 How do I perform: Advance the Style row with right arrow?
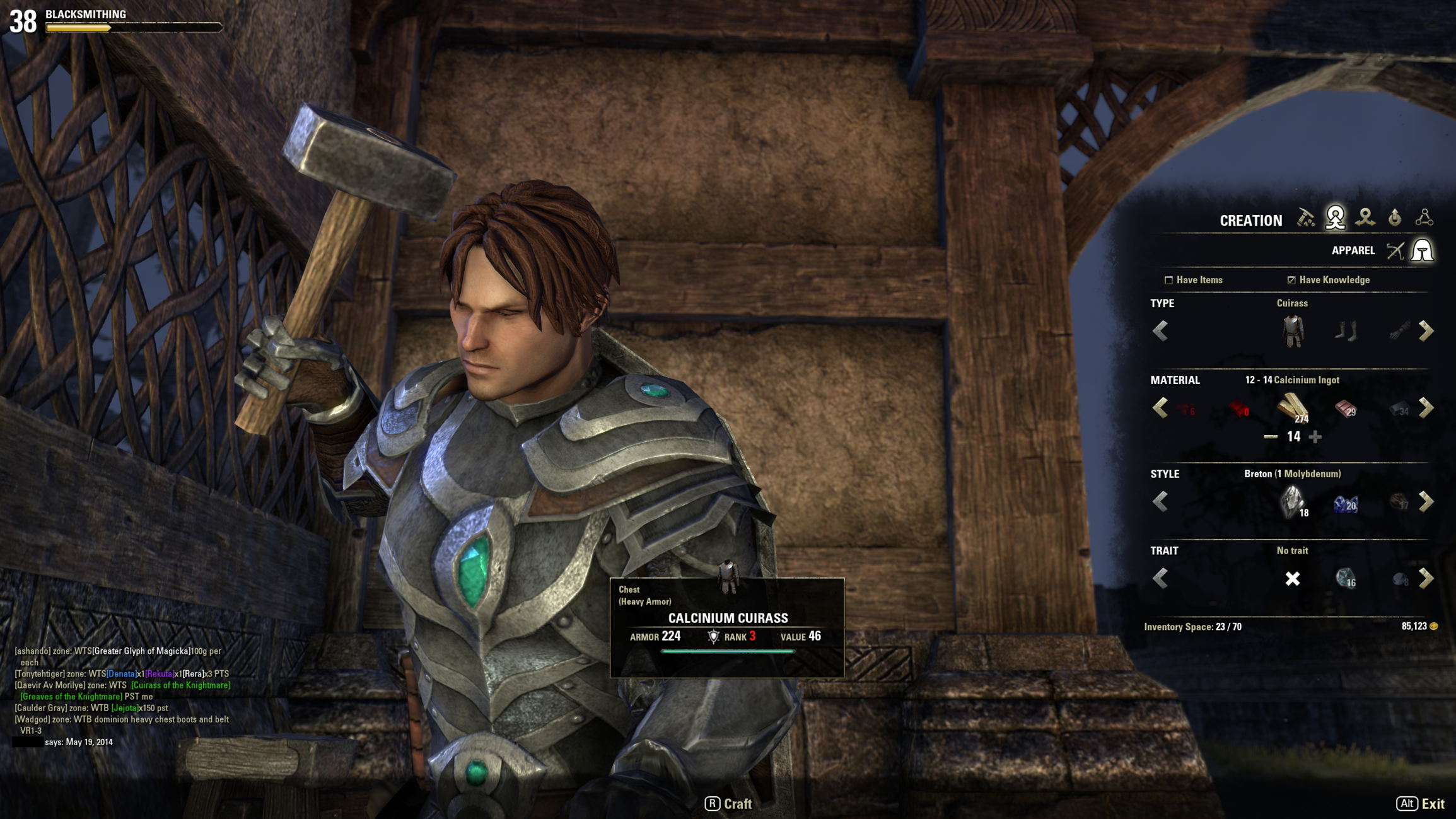pyautogui.click(x=1426, y=502)
